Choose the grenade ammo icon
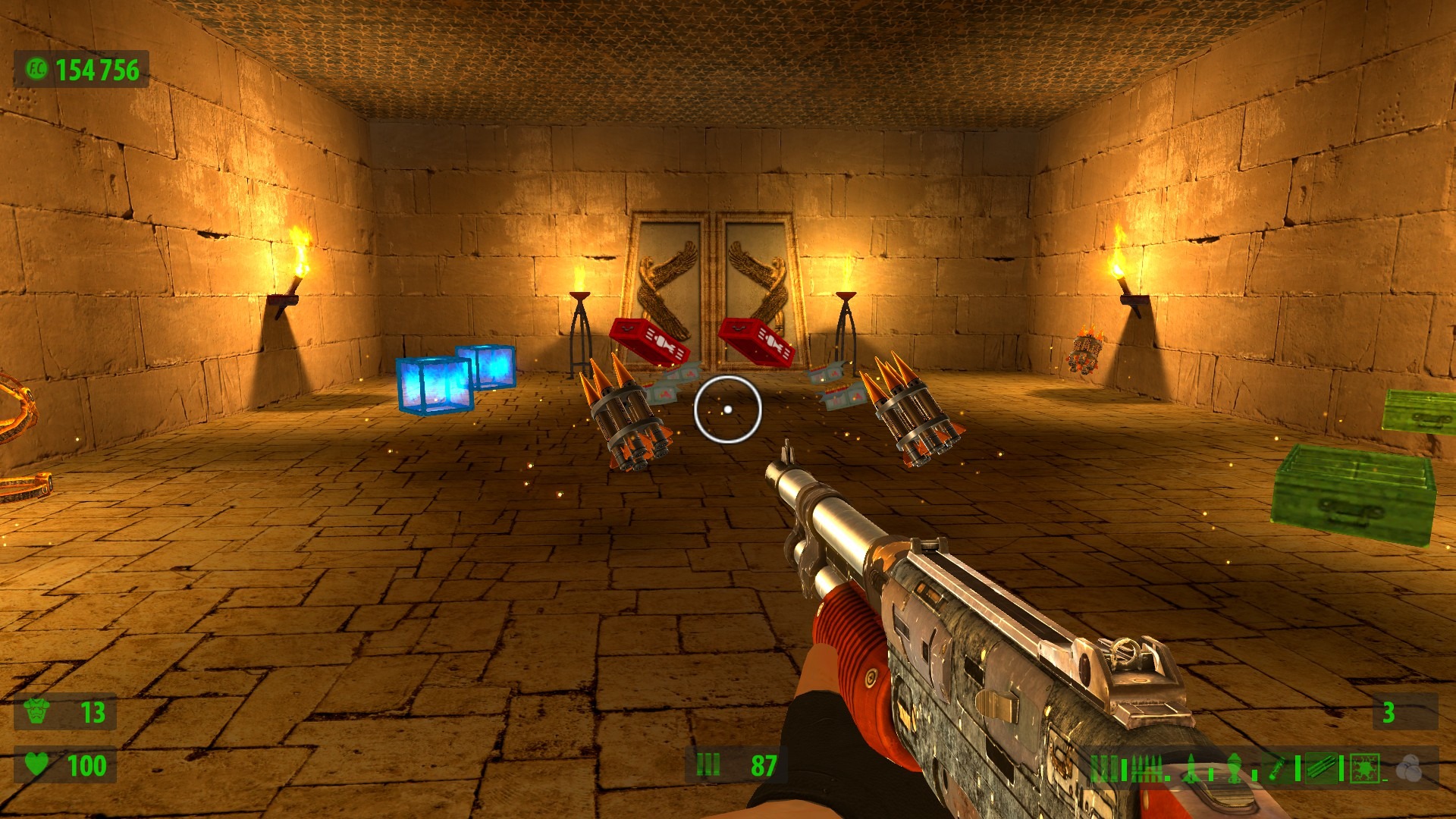Image resolution: width=1456 pixels, height=819 pixels. (x=1234, y=768)
